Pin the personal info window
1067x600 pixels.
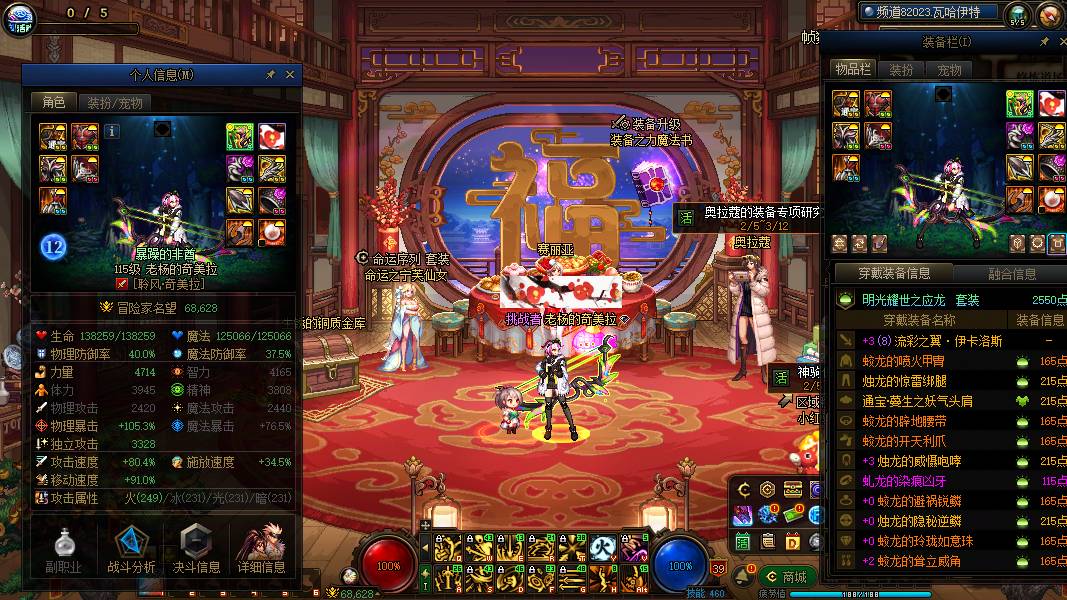270,75
